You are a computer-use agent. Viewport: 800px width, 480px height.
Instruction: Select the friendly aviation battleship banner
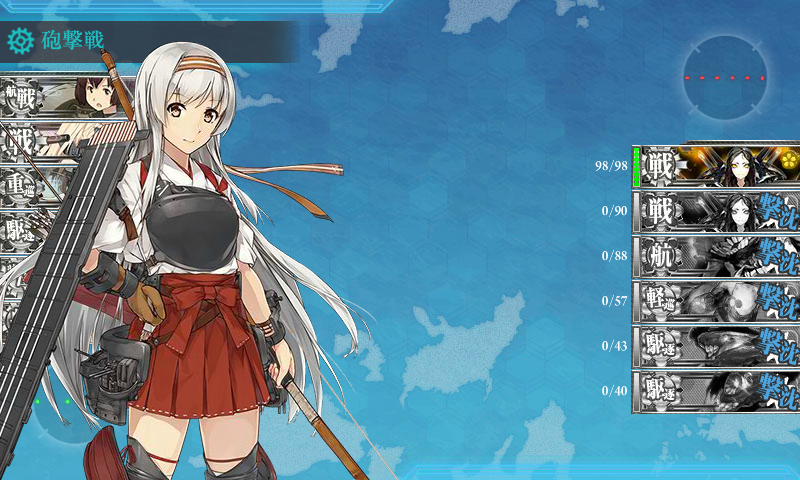(x=60, y=98)
